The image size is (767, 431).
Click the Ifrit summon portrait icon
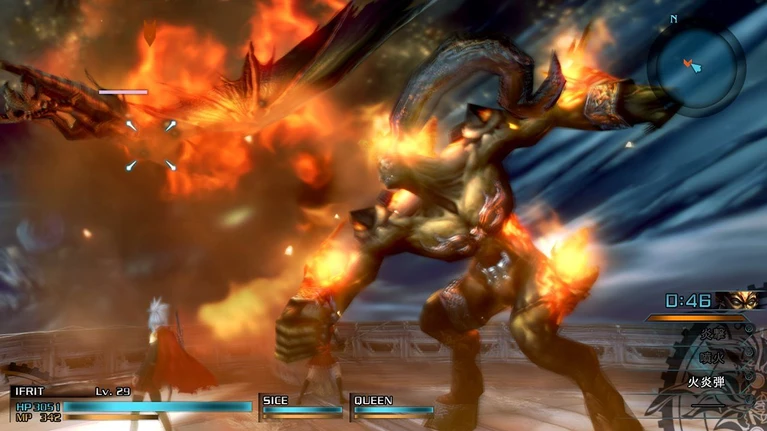[x=738, y=300]
